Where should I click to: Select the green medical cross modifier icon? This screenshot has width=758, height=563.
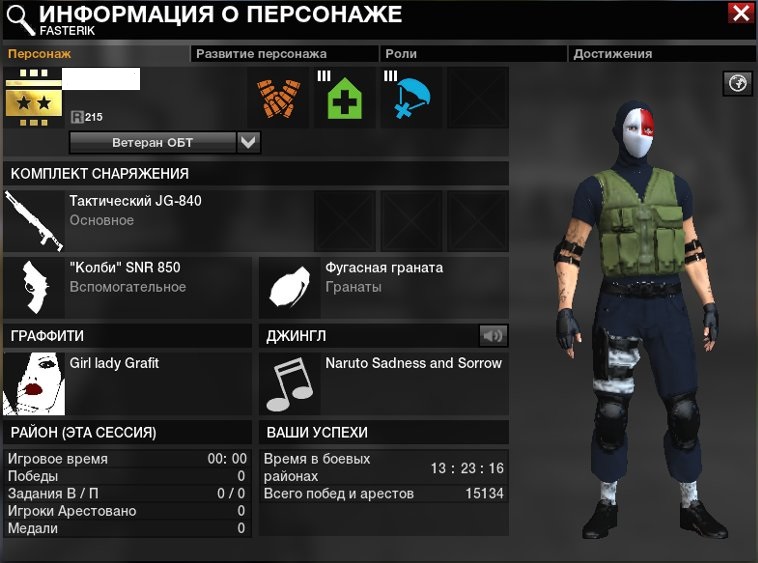point(344,98)
